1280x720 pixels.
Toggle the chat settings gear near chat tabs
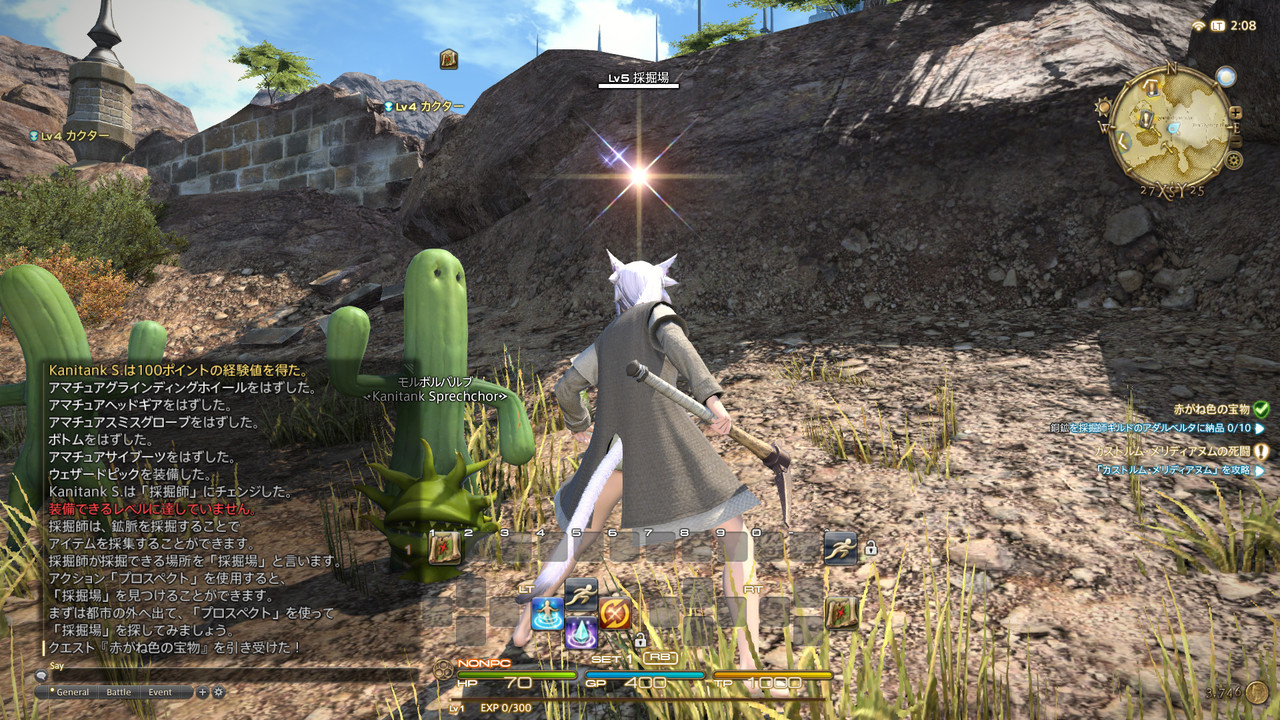coord(218,691)
